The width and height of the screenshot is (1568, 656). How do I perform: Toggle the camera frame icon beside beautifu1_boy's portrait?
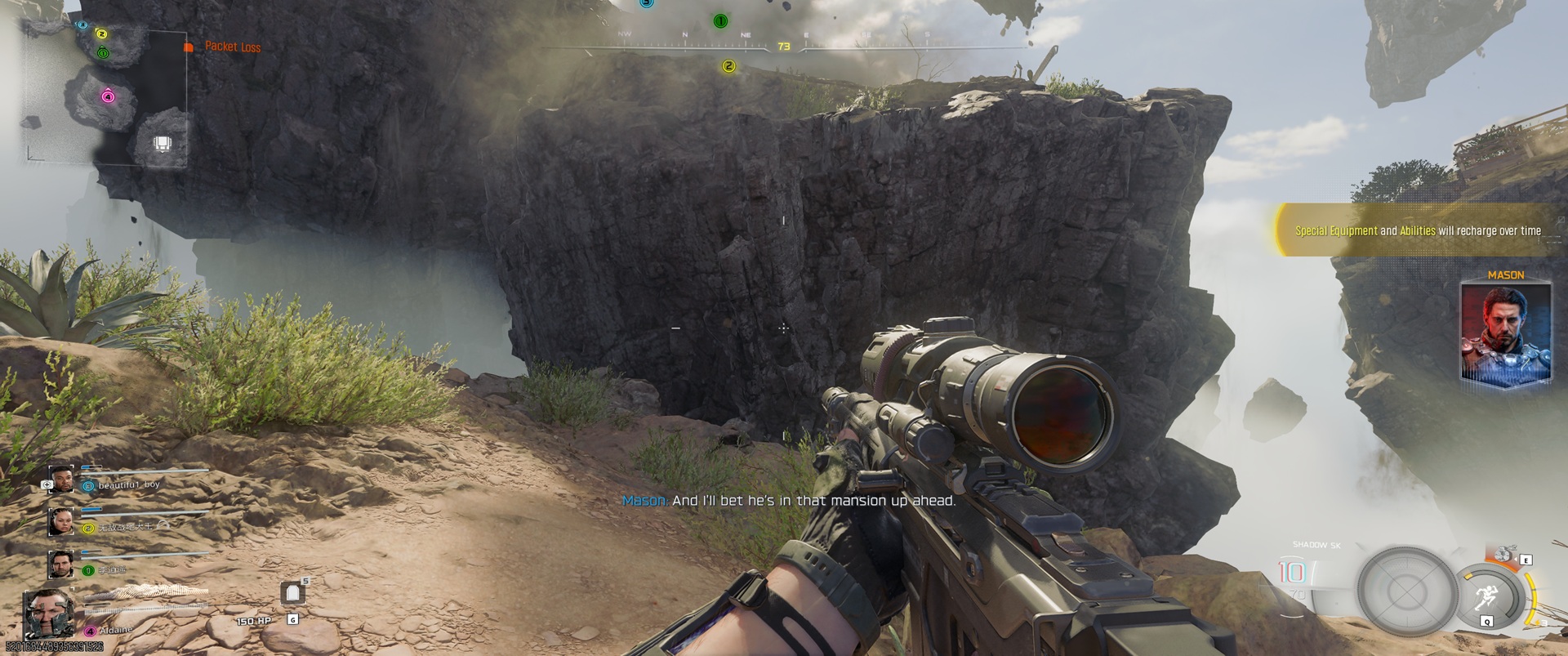[47, 483]
